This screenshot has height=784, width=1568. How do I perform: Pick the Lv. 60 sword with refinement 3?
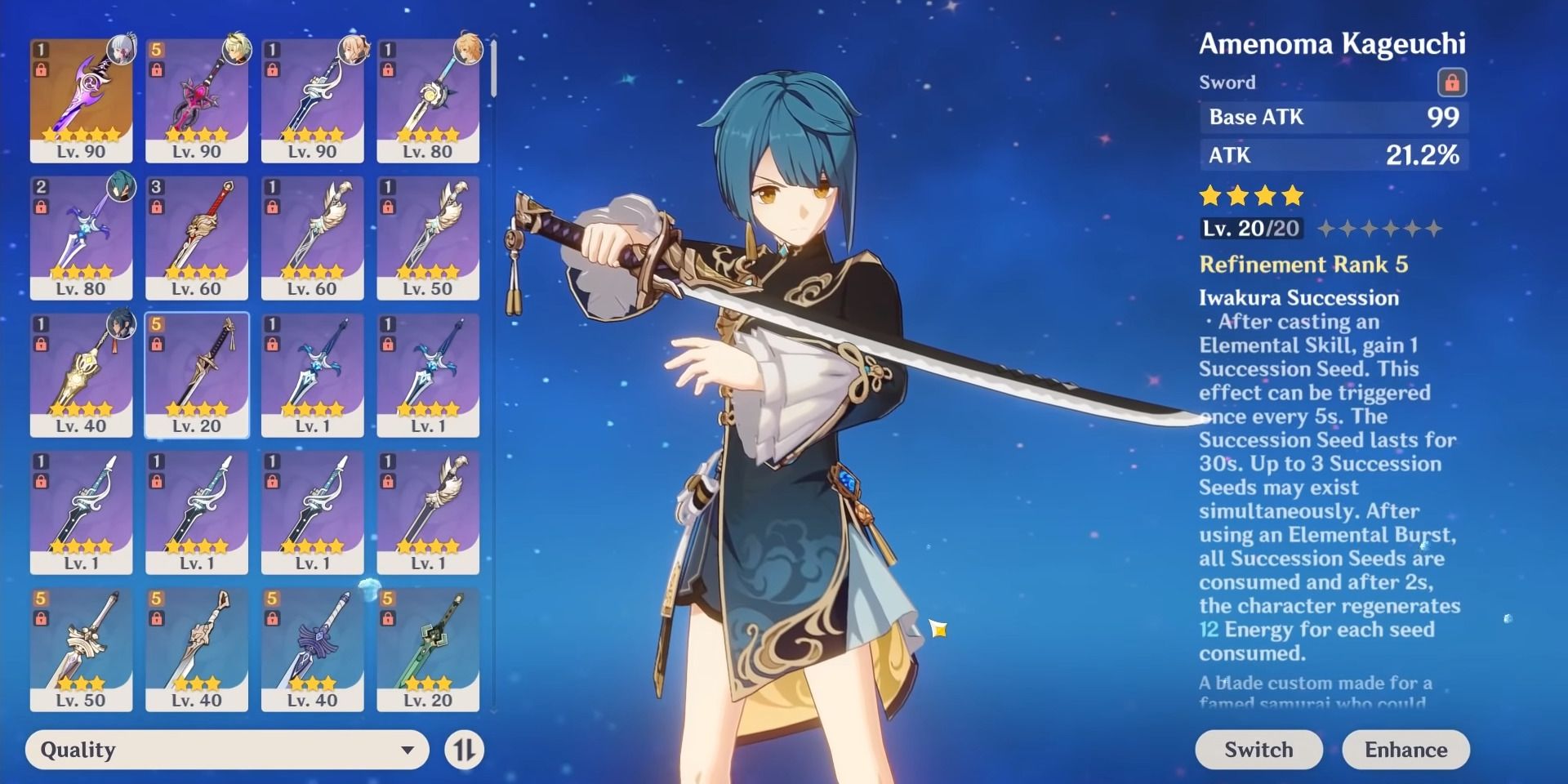[x=197, y=237]
